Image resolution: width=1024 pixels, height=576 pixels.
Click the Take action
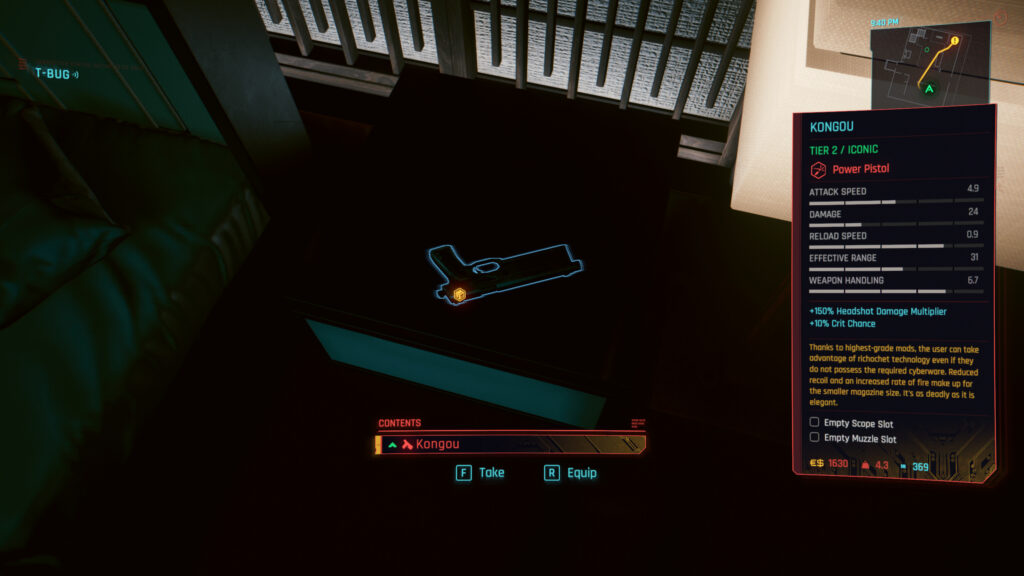pyautogui.click(x=480, y=473)
